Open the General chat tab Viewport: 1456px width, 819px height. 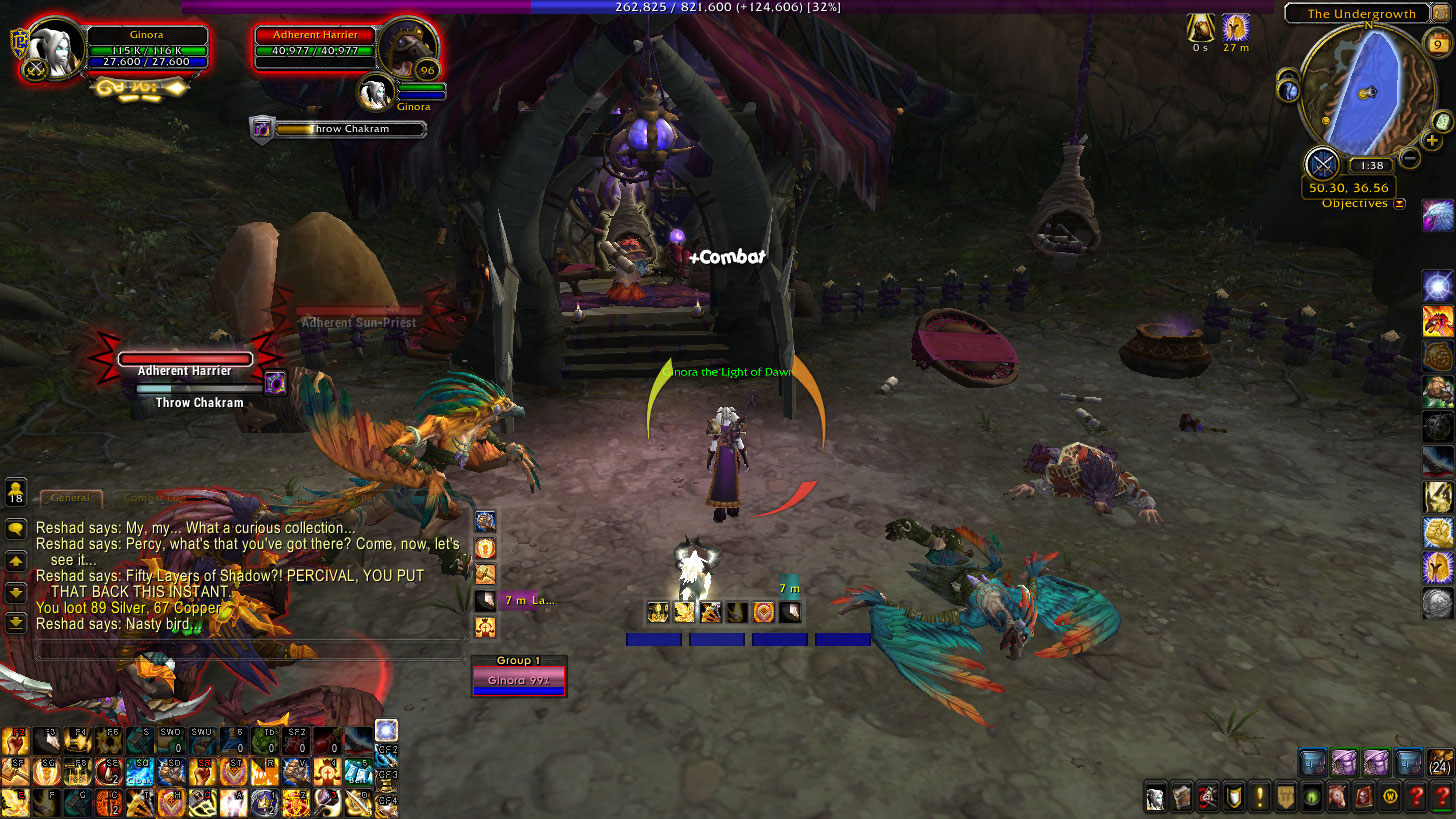coord(70,497)
